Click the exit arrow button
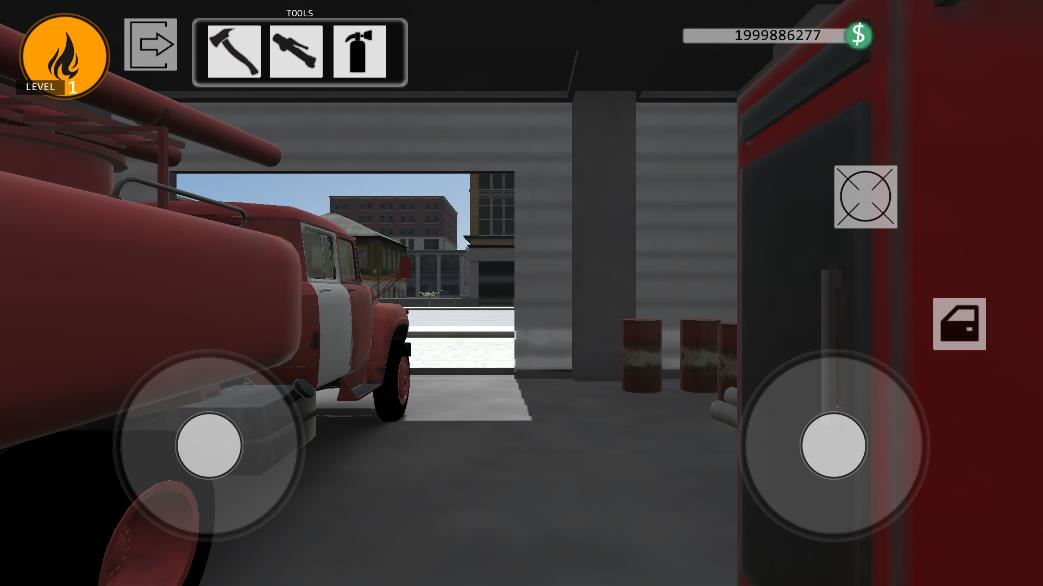The height and width of the screenshot is (586, 1043). 151,45
